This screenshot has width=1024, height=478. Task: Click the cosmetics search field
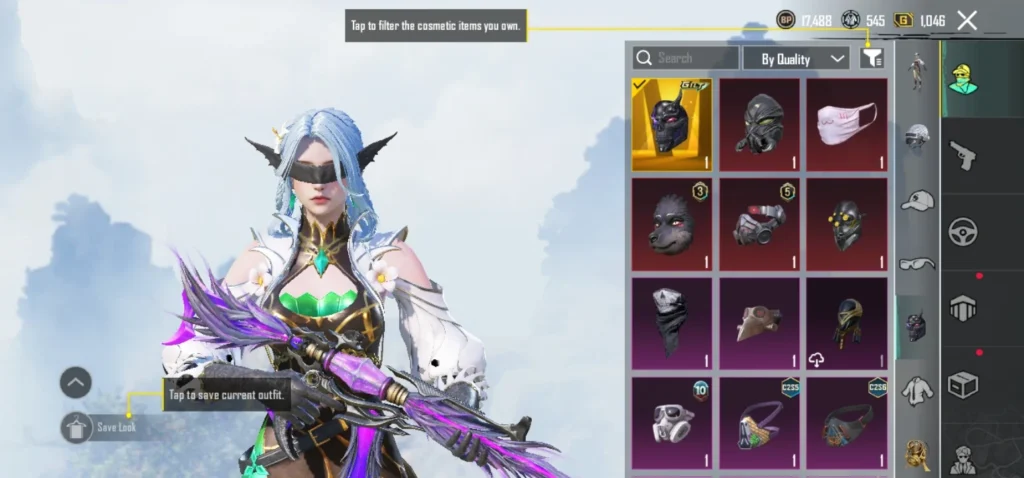pos(687,58)
